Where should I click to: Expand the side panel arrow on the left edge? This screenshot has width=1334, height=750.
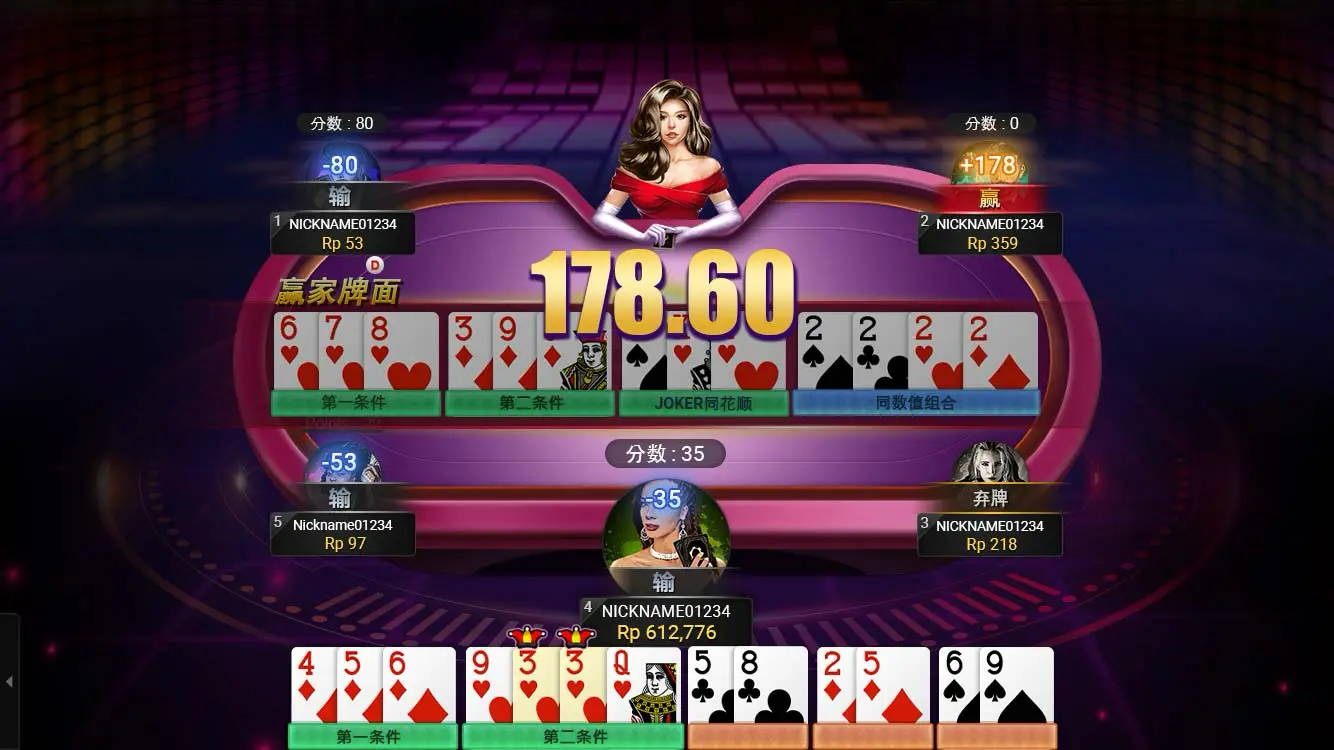[x=9, y=682]
